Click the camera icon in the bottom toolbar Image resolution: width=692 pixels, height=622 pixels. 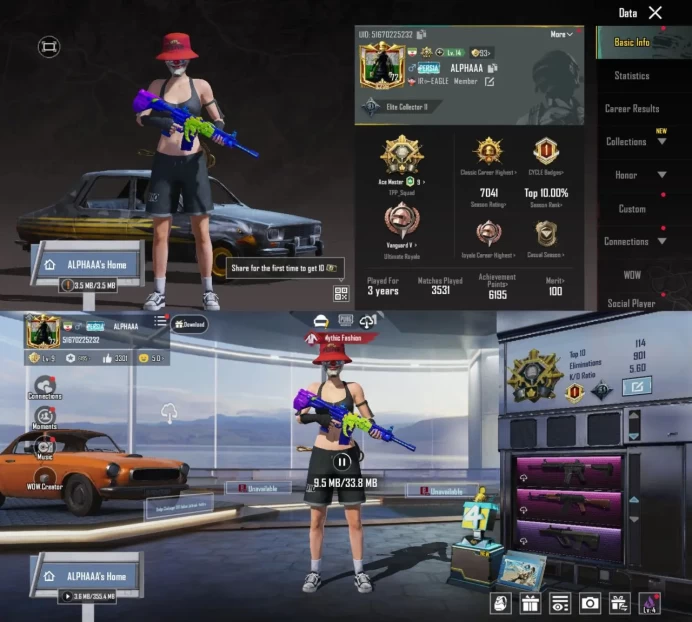coord(590,602)
